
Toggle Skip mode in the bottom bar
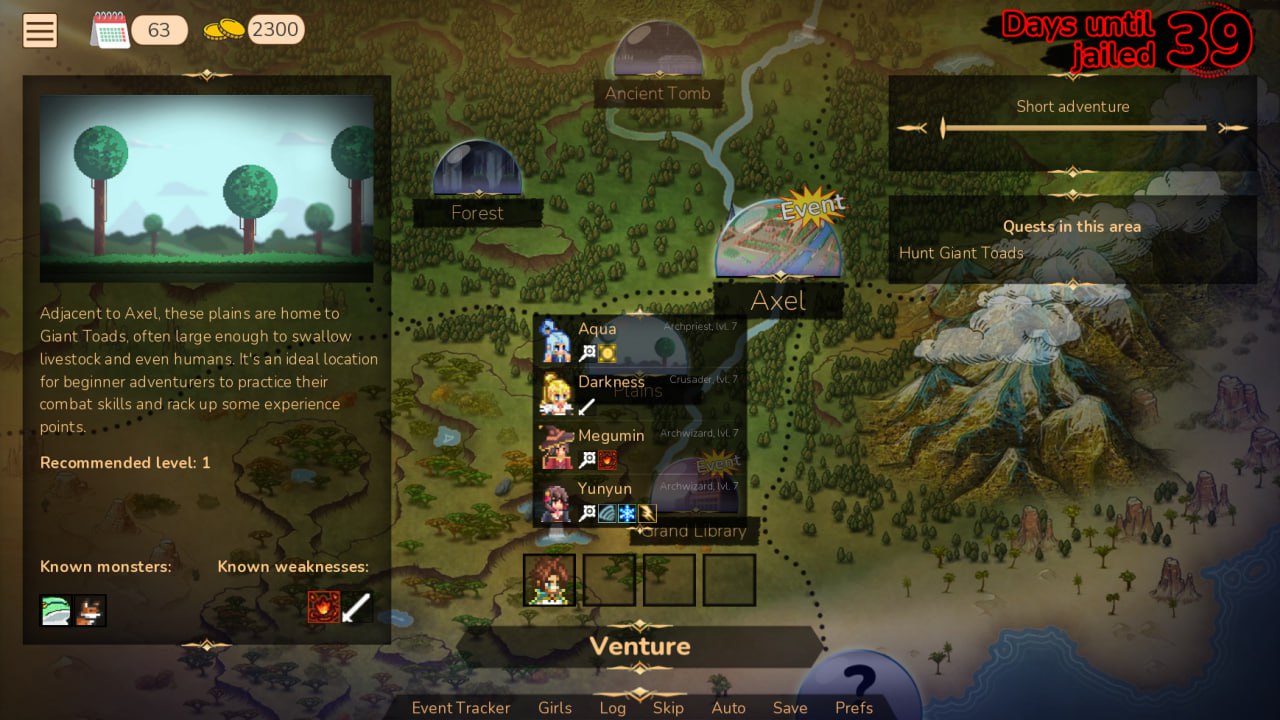669,707
